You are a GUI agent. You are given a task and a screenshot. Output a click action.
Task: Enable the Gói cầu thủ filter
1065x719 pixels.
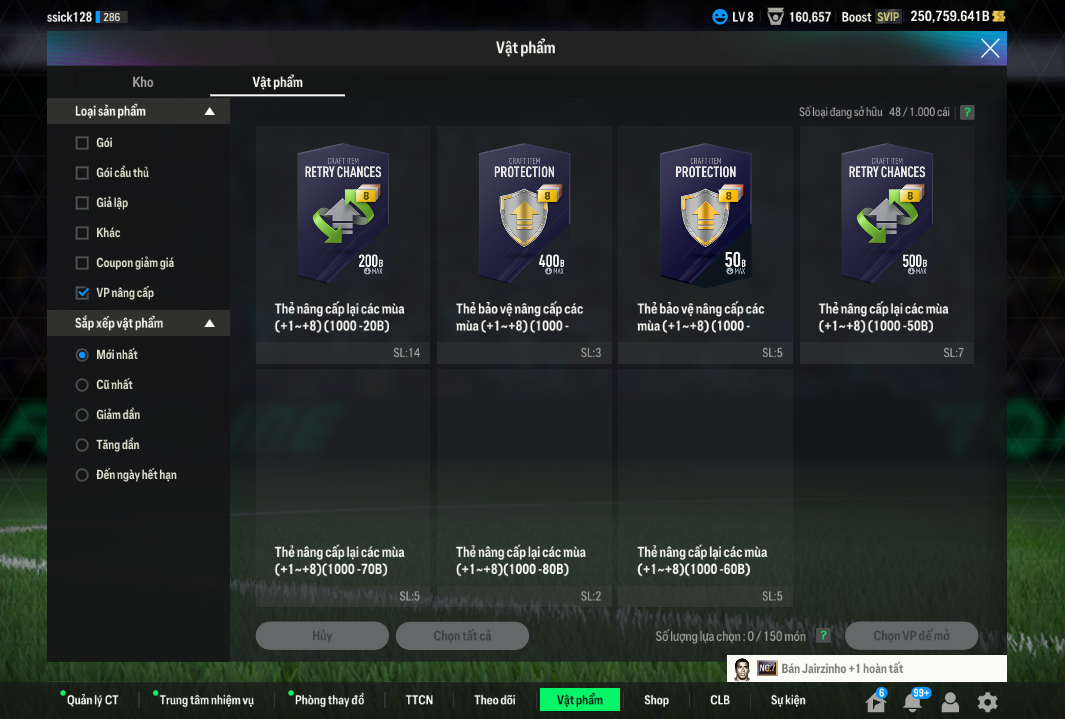coord(82,173)
